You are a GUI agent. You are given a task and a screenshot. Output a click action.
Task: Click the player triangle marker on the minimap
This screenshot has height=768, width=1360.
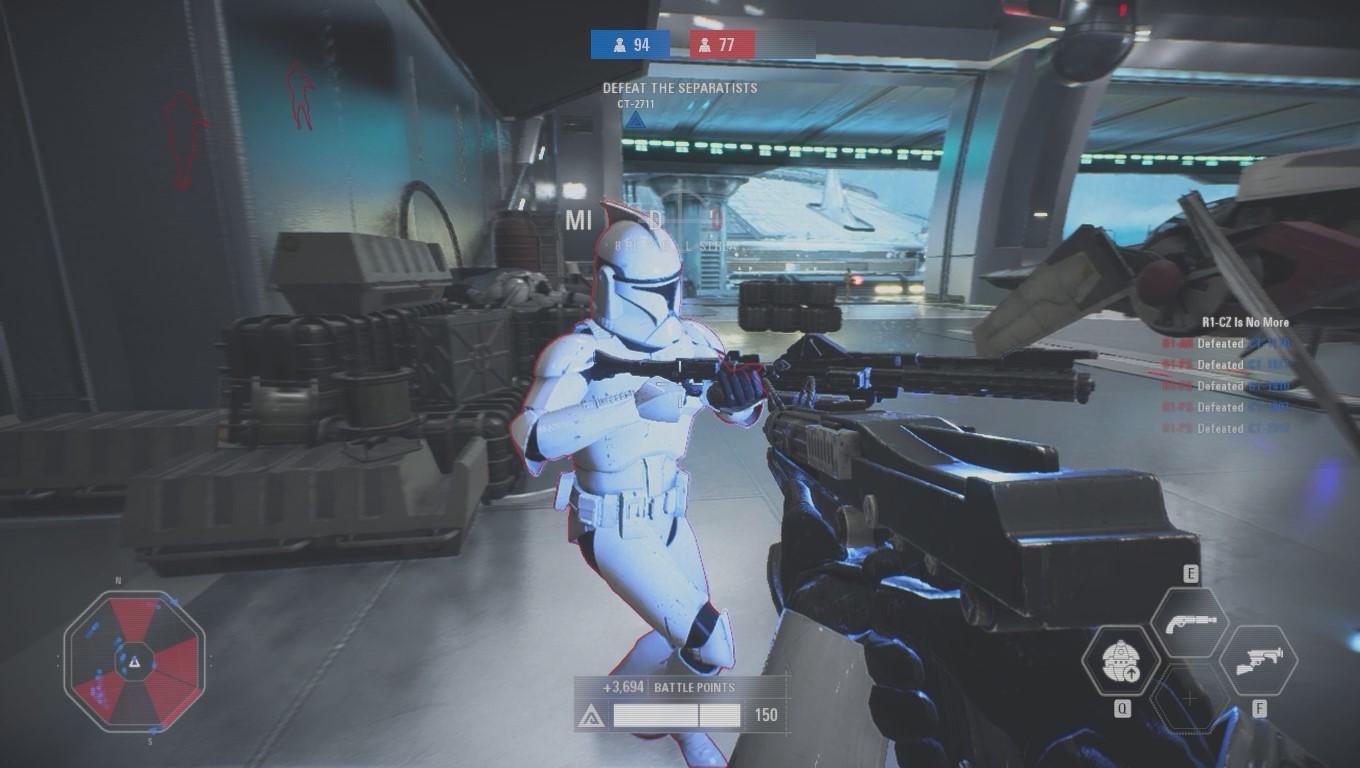pyautogui.click(x=137, y=660)
